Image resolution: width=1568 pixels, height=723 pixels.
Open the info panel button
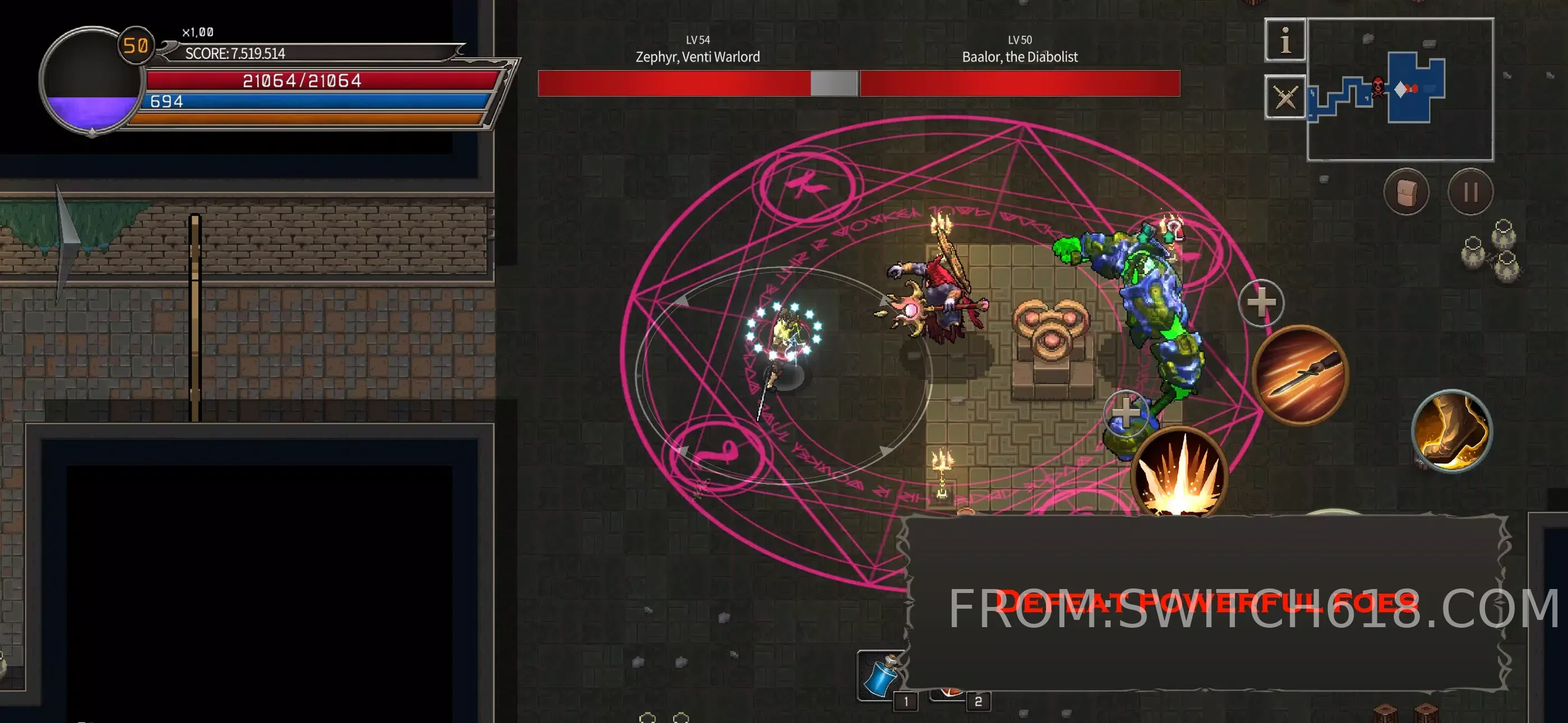(x=1285, y=40)
